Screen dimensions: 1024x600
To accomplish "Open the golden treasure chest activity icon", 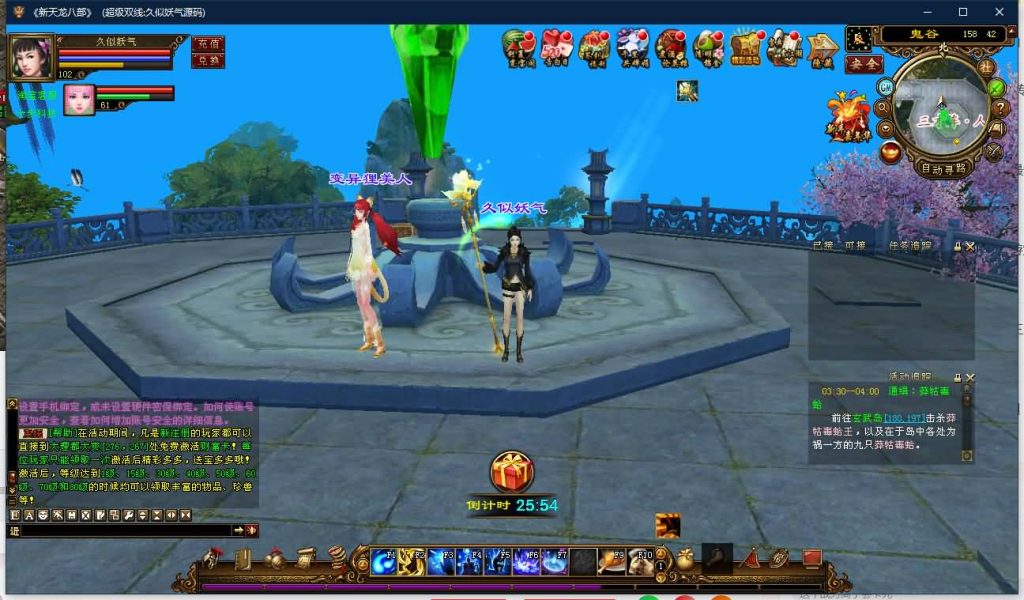I will point(745,47).
